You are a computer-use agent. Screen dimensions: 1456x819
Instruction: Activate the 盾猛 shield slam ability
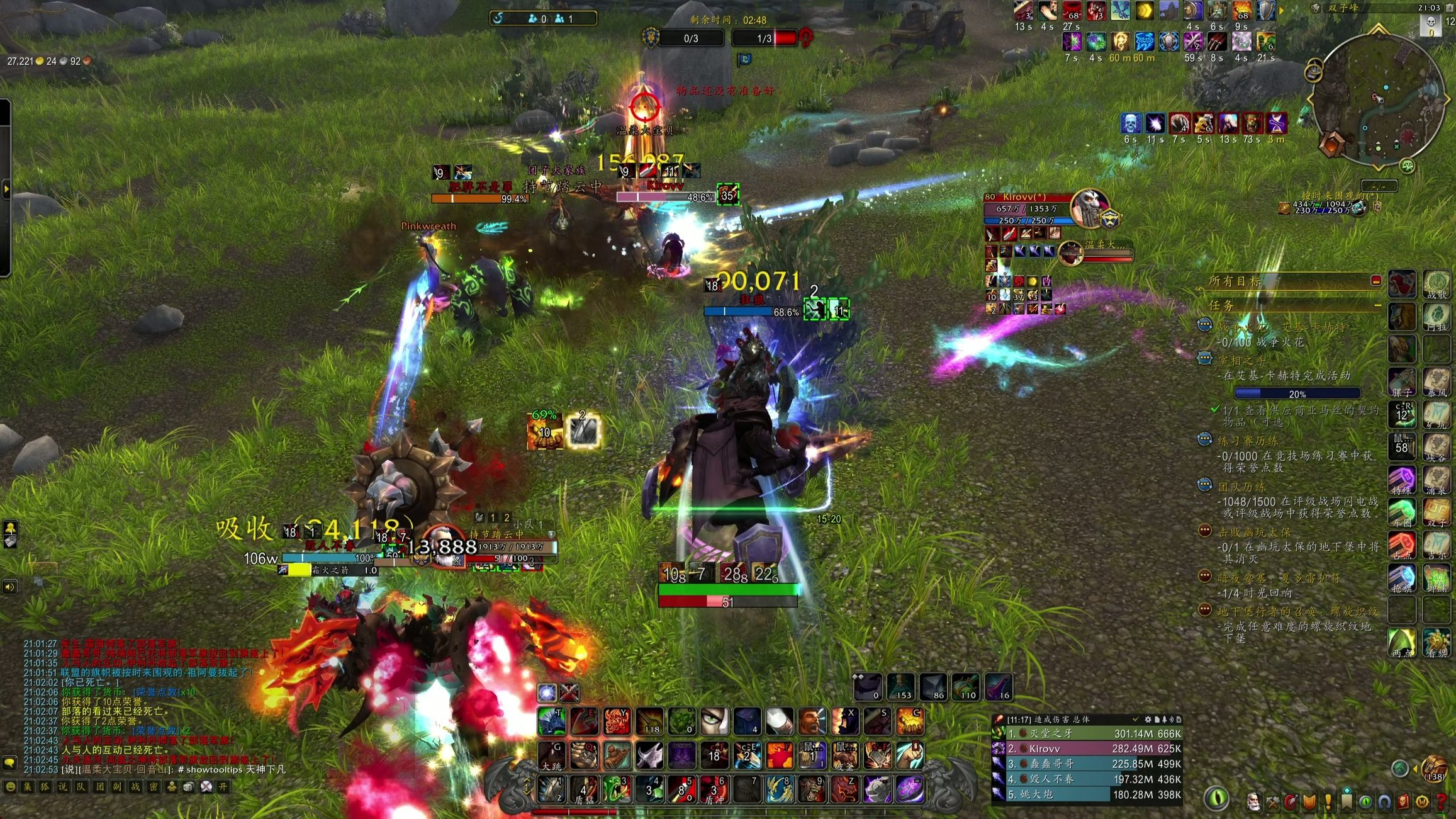(x=584, y=789)
